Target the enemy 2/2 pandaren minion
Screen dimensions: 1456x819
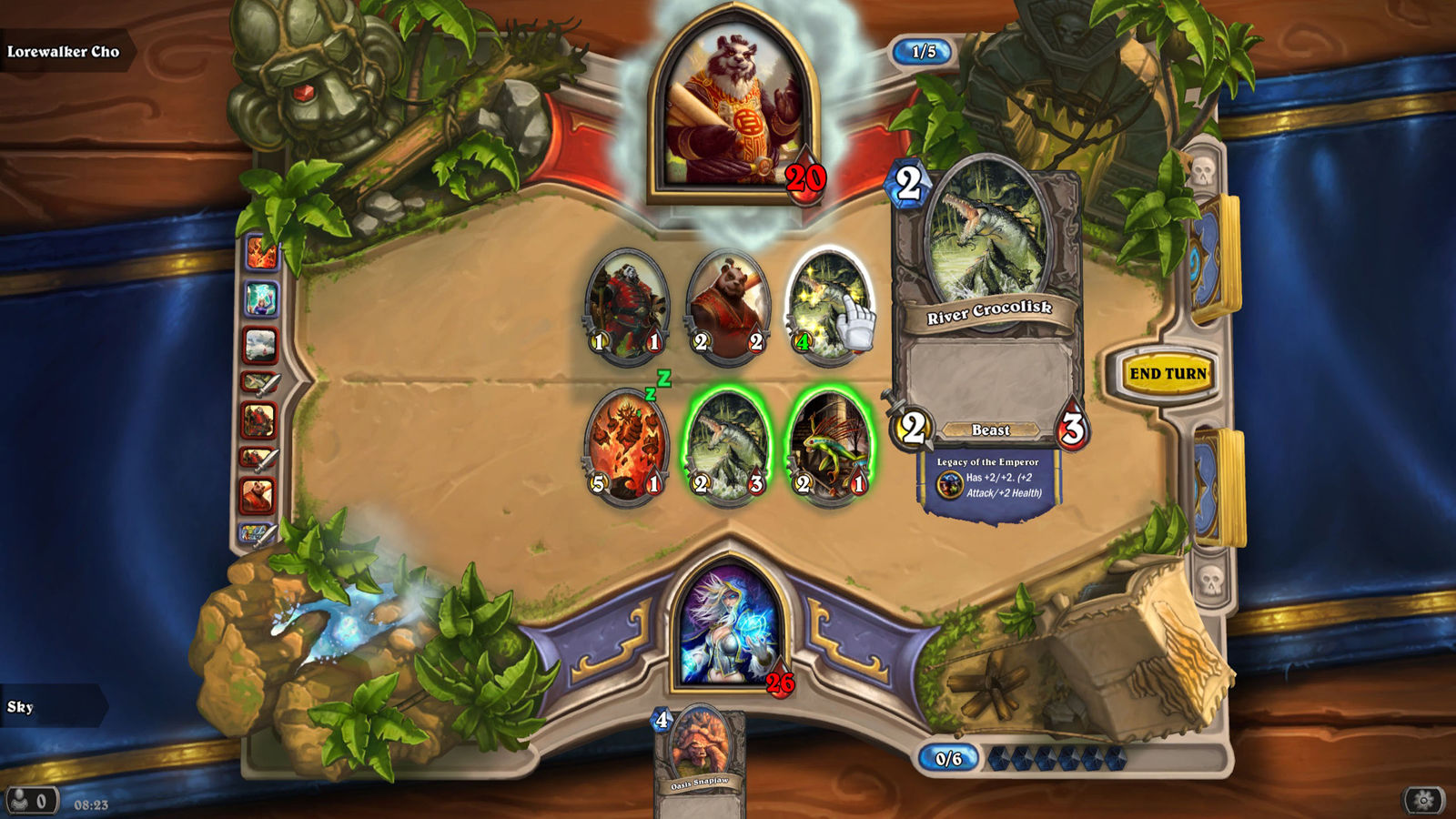[x=728, y=307]
